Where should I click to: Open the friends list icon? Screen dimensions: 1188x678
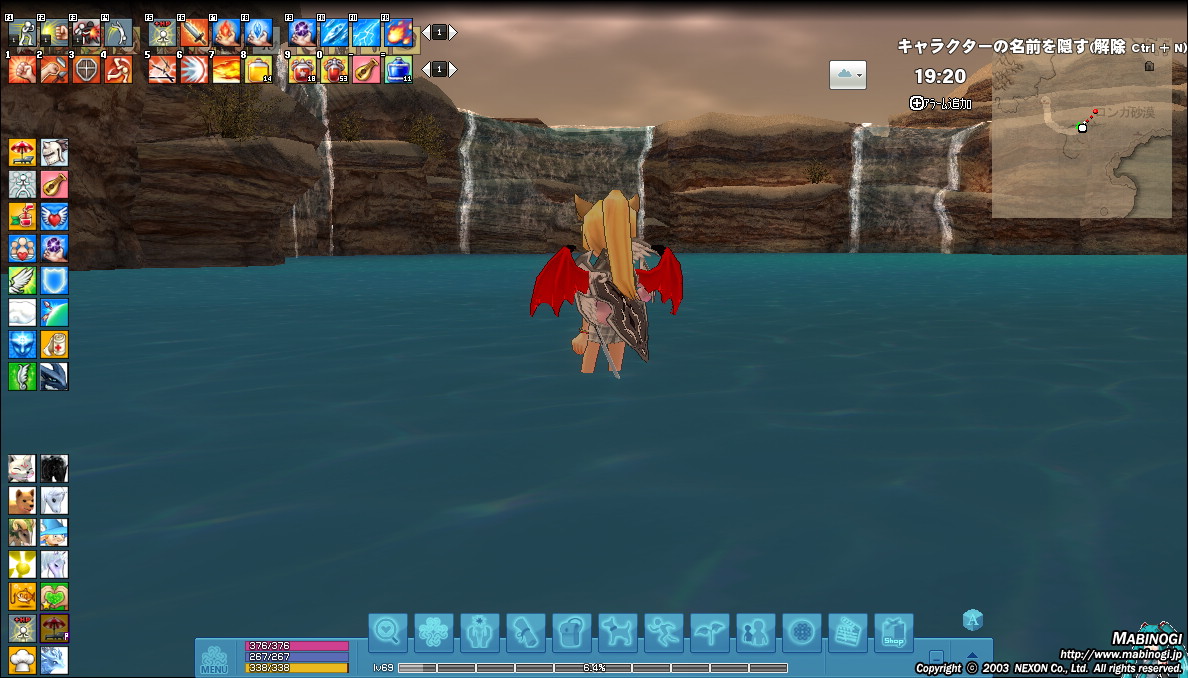click(x=755, y=632)
